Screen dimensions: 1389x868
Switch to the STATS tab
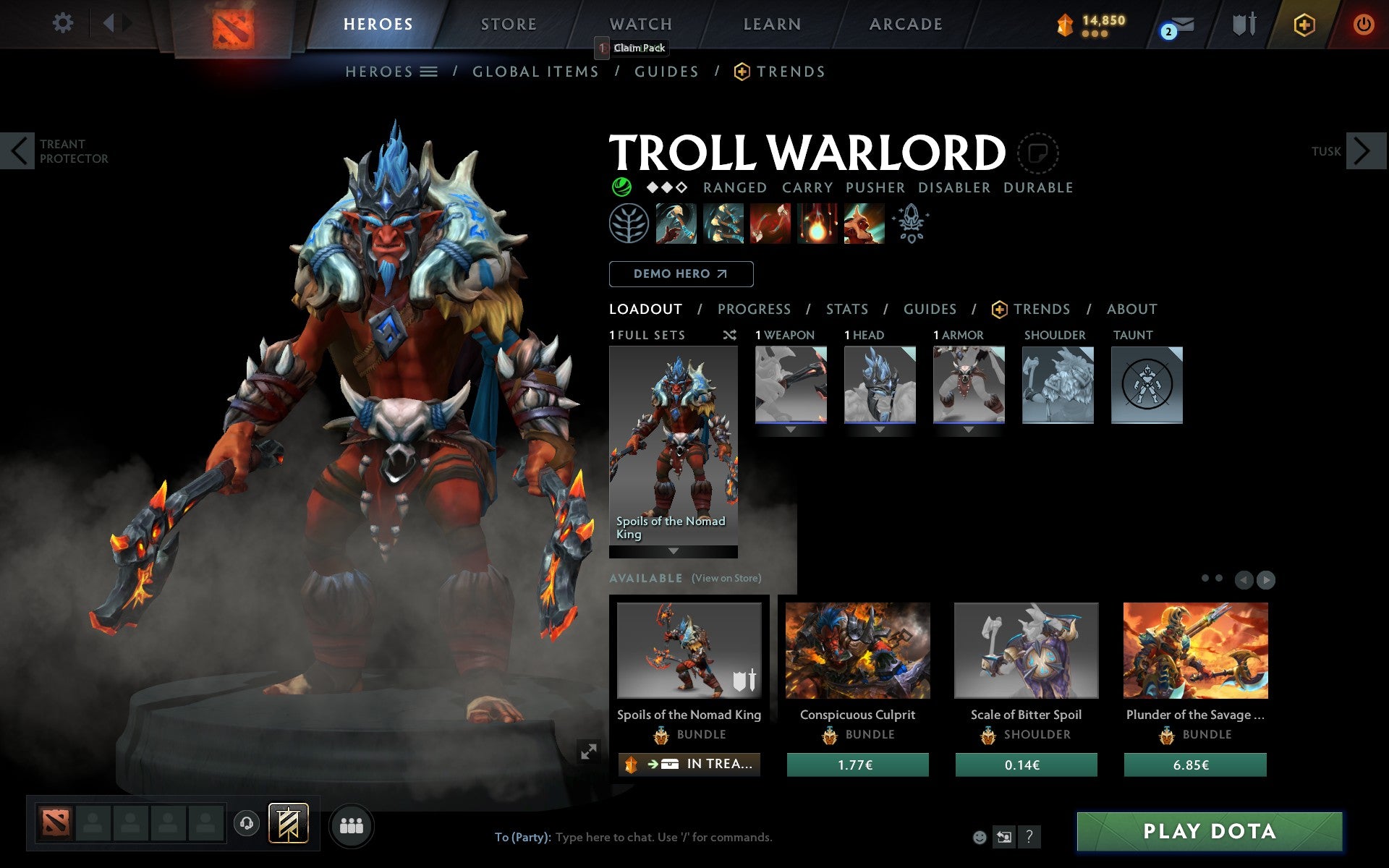846,309
